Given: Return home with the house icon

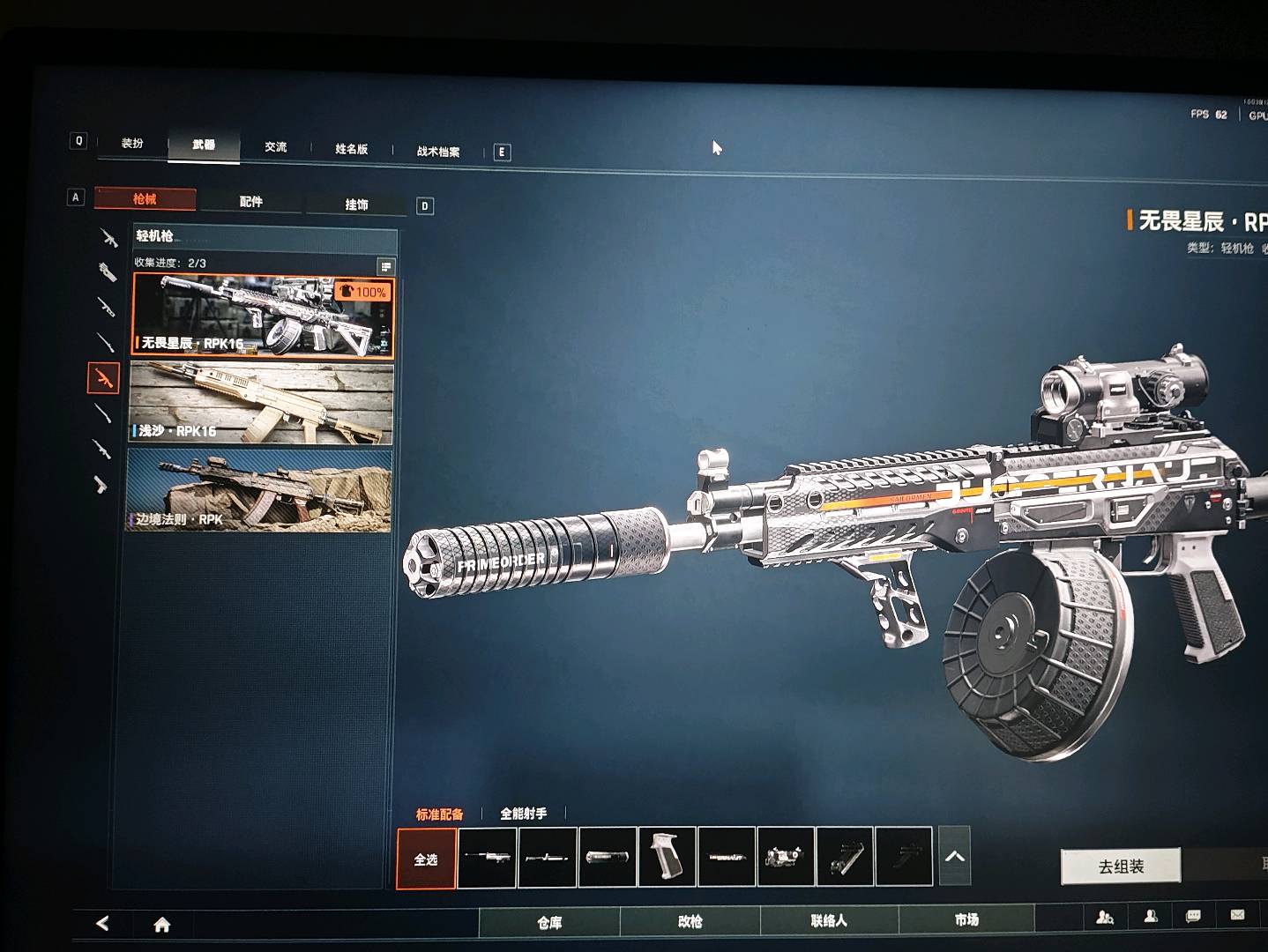Looking at the screenshot, I should pos(162,924).
